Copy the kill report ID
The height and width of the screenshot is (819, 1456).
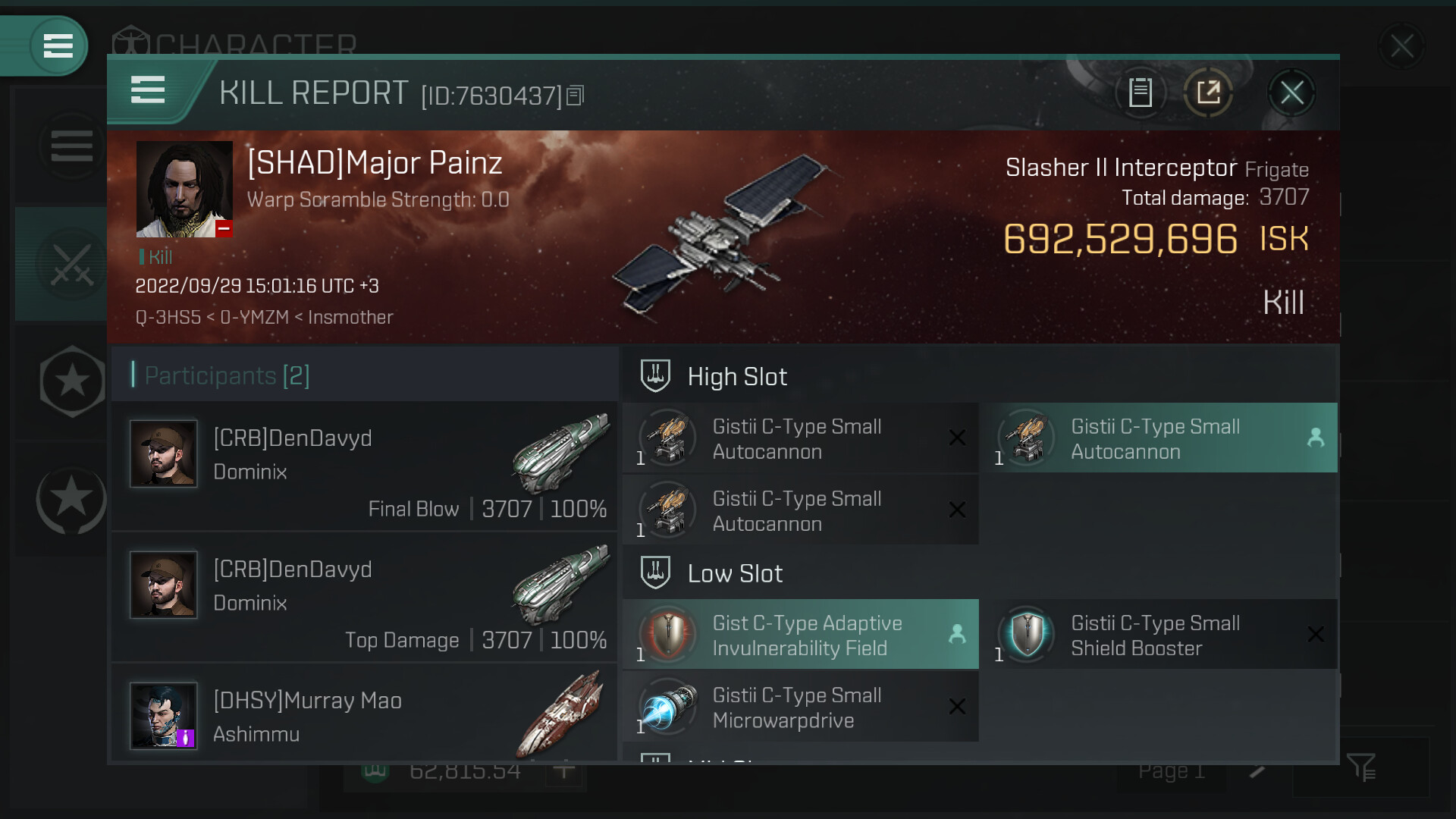tap(576, 96)
